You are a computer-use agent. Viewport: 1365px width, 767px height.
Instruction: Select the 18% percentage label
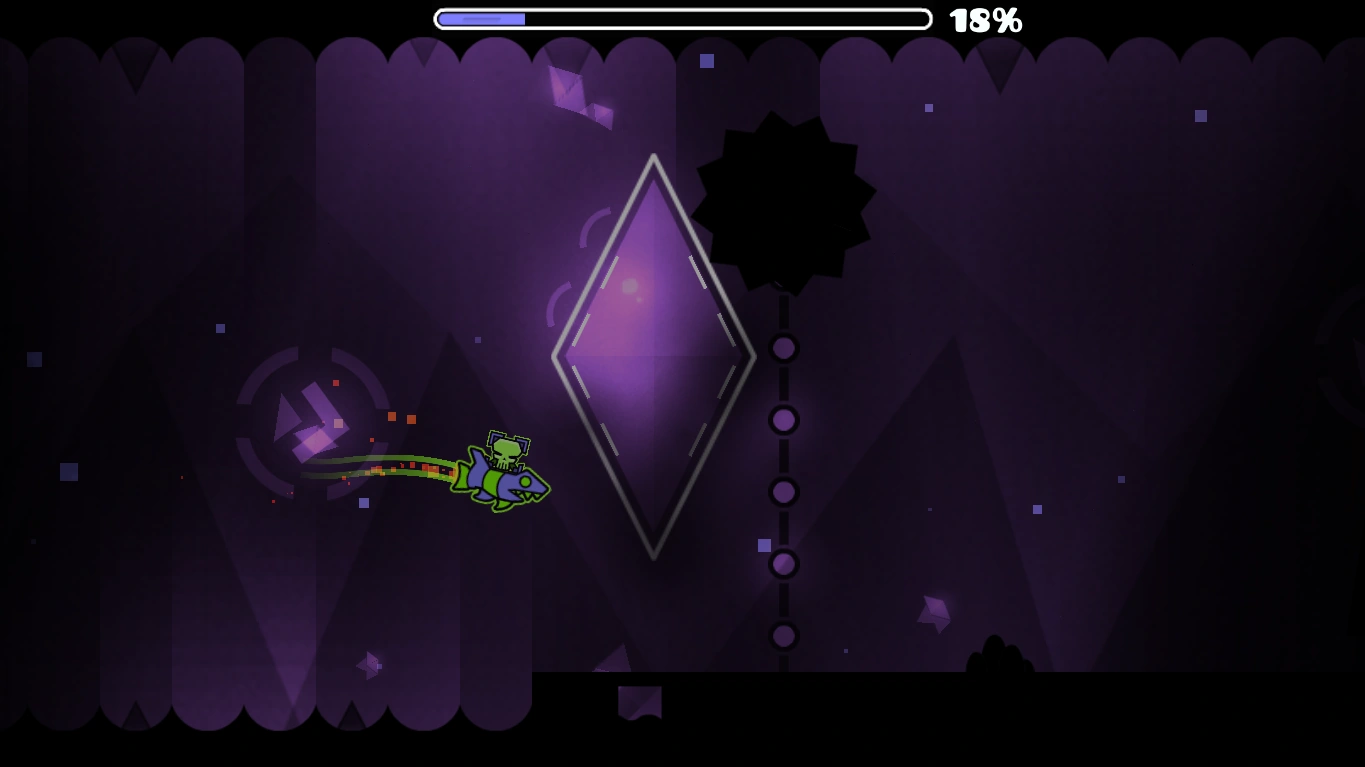[x=986, y=19]
